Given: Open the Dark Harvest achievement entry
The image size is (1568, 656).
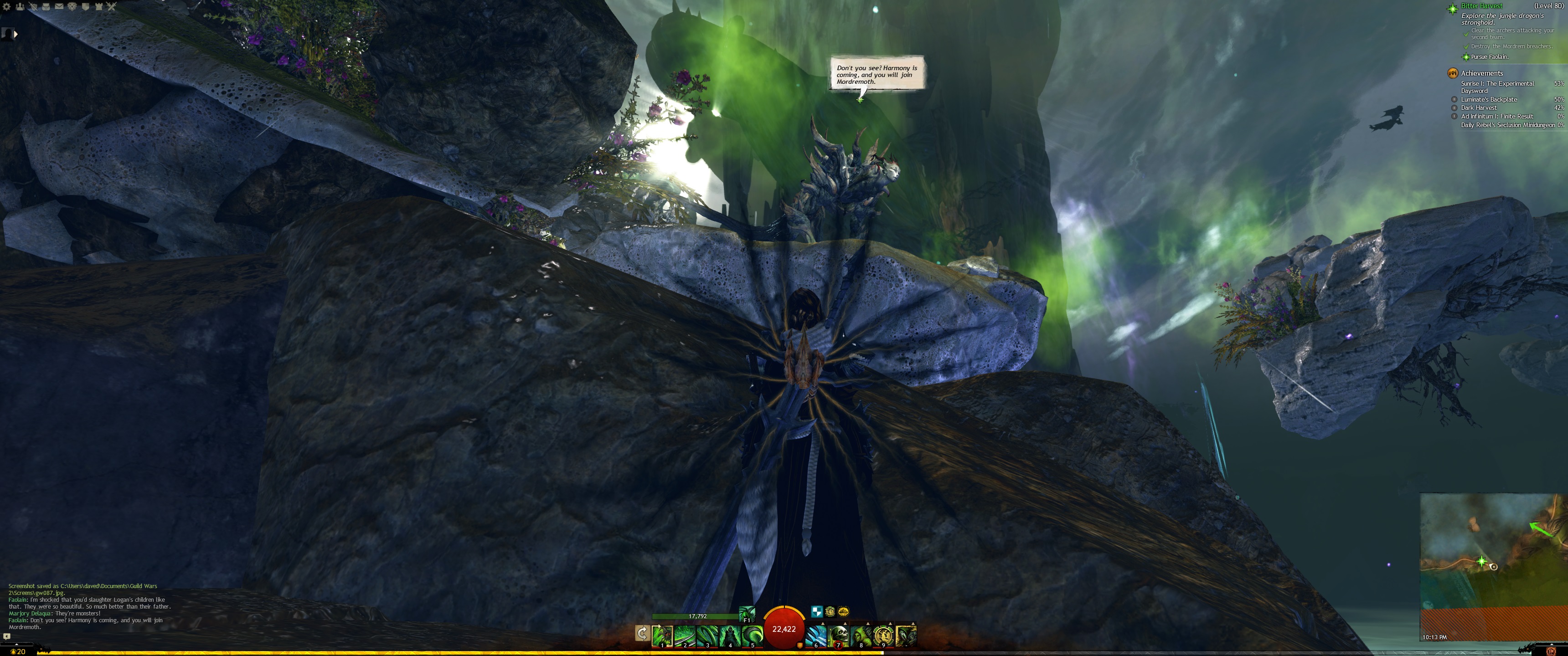Looking at the screenshot, I should pyautogui.click(x=1479, y=108).
